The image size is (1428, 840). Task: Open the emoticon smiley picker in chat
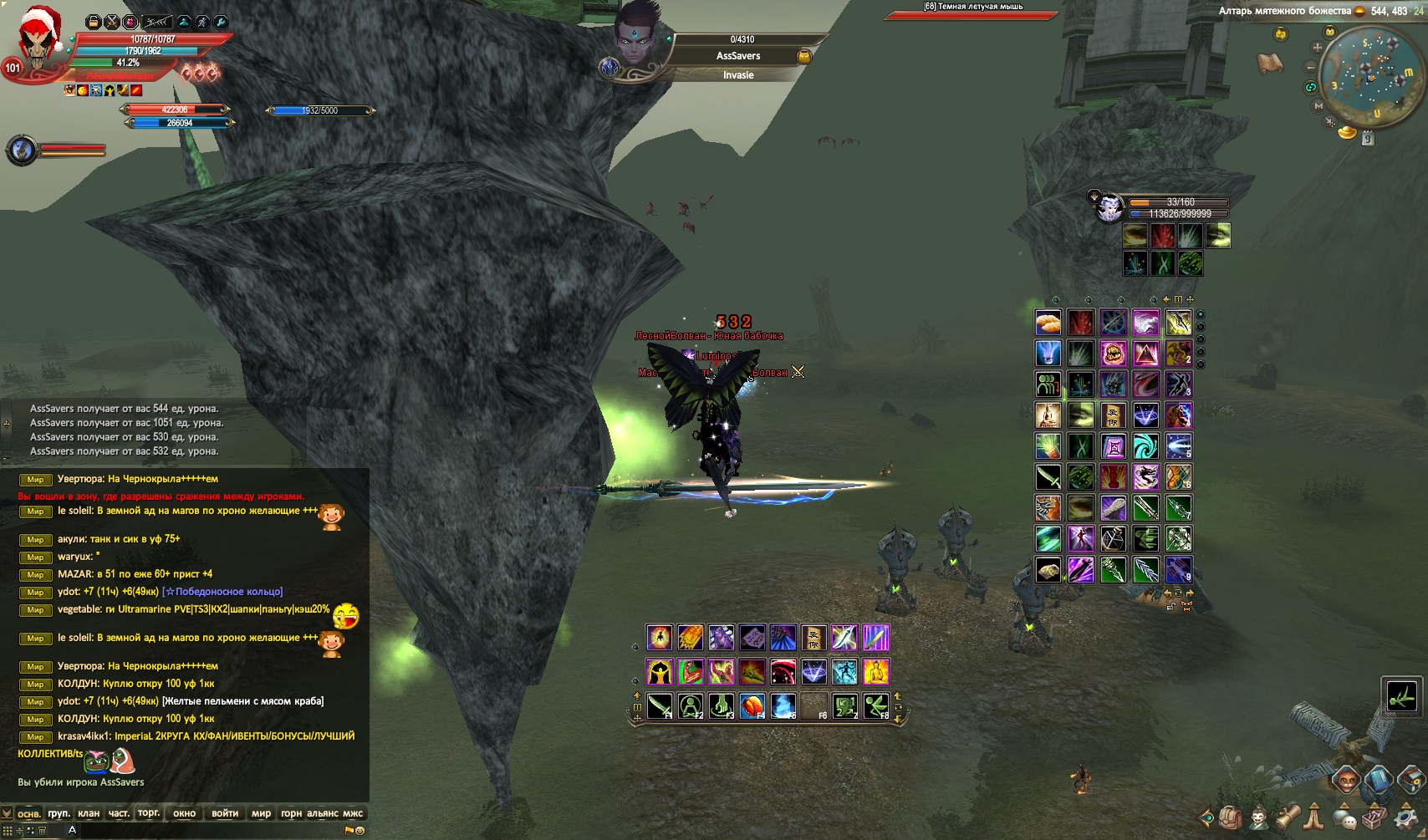(360, 831)
